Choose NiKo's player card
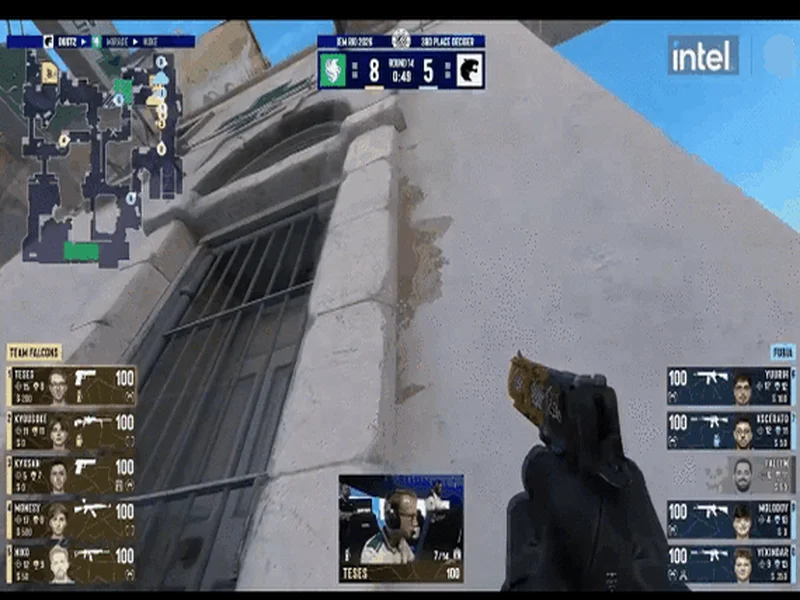The image size is (800, 600). pos(72,565)
